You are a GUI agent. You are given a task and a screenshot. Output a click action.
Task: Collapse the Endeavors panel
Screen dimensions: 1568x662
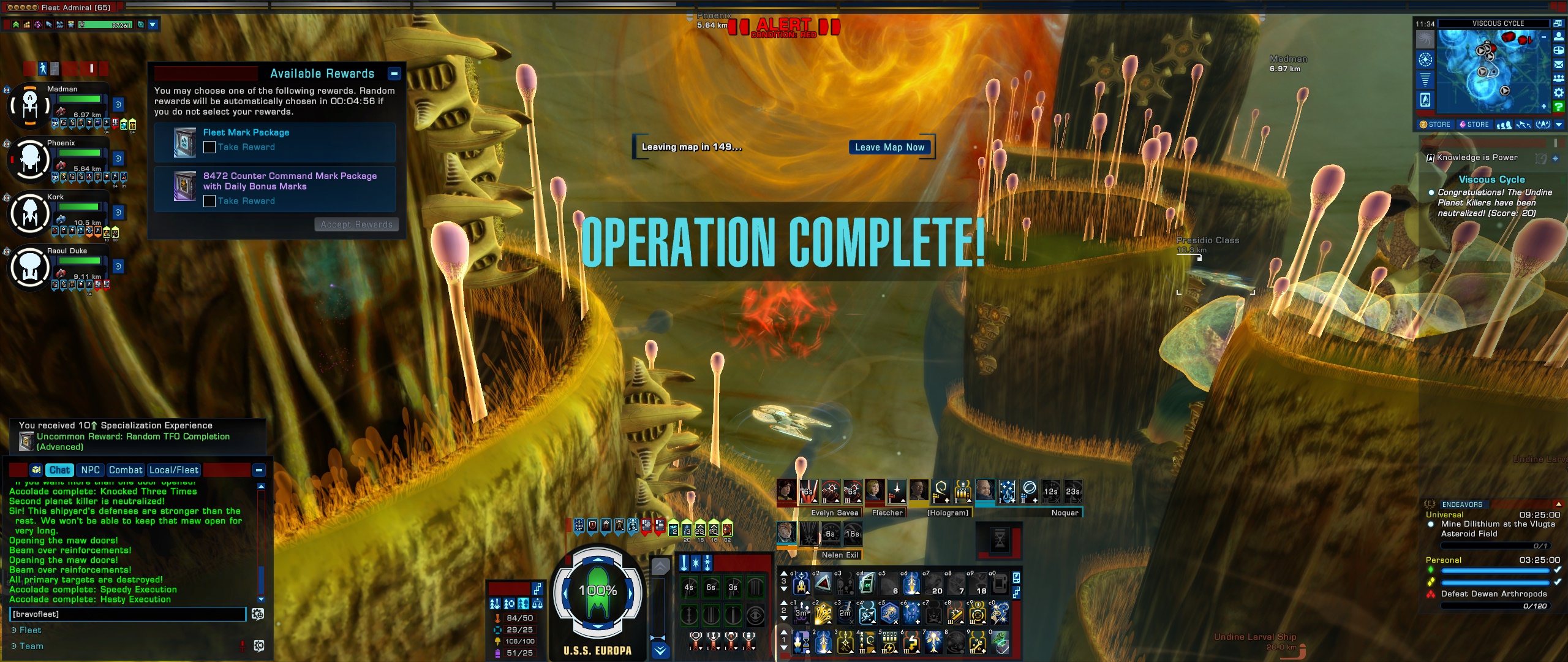pyautogui.click(x=1558, y=504)
